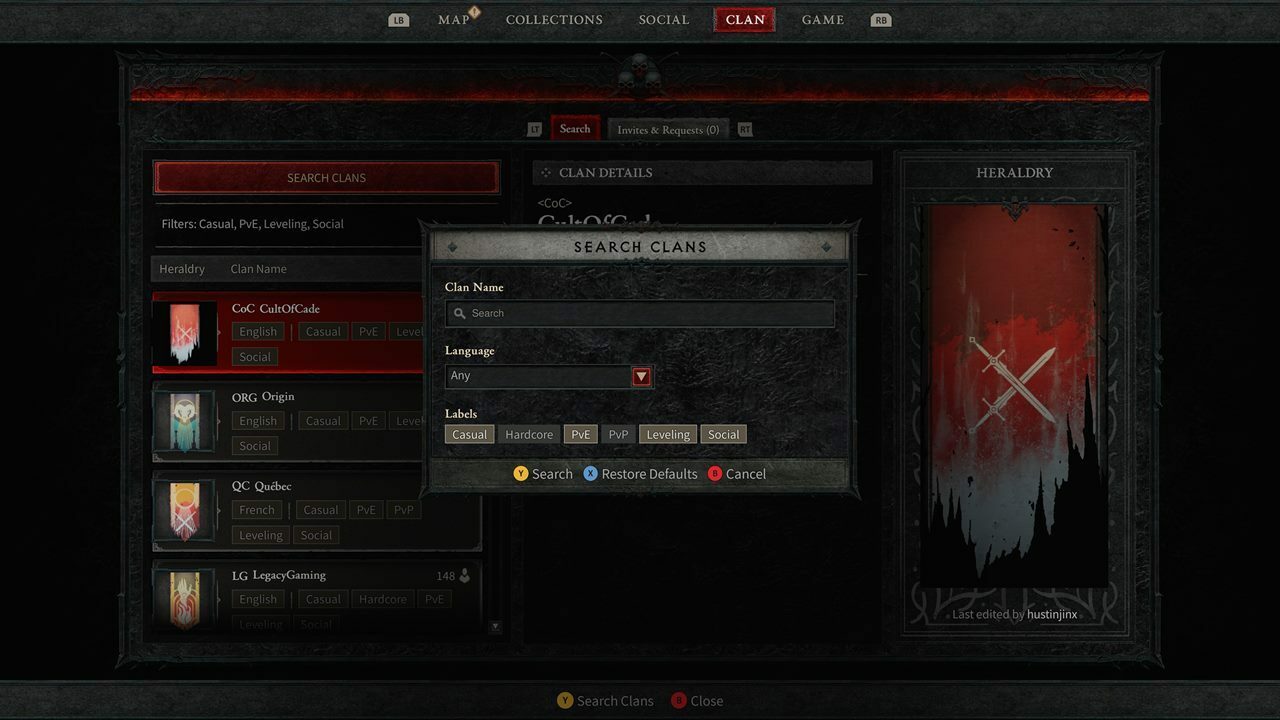Click the Clan Name search field
1280x720 pixels.
pos(640,313)
